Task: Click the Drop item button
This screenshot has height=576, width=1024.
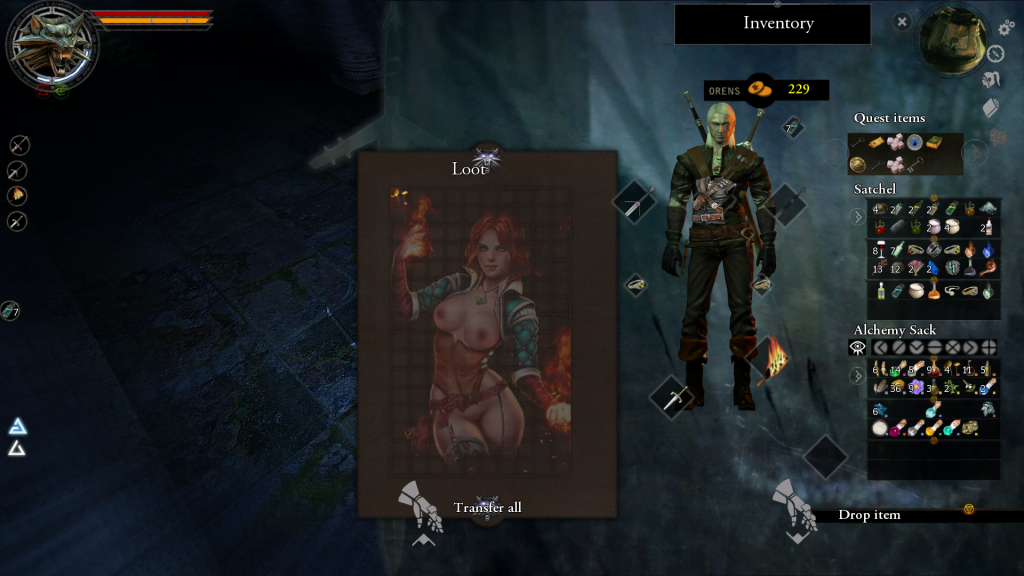Action: (x=869, y=515)
